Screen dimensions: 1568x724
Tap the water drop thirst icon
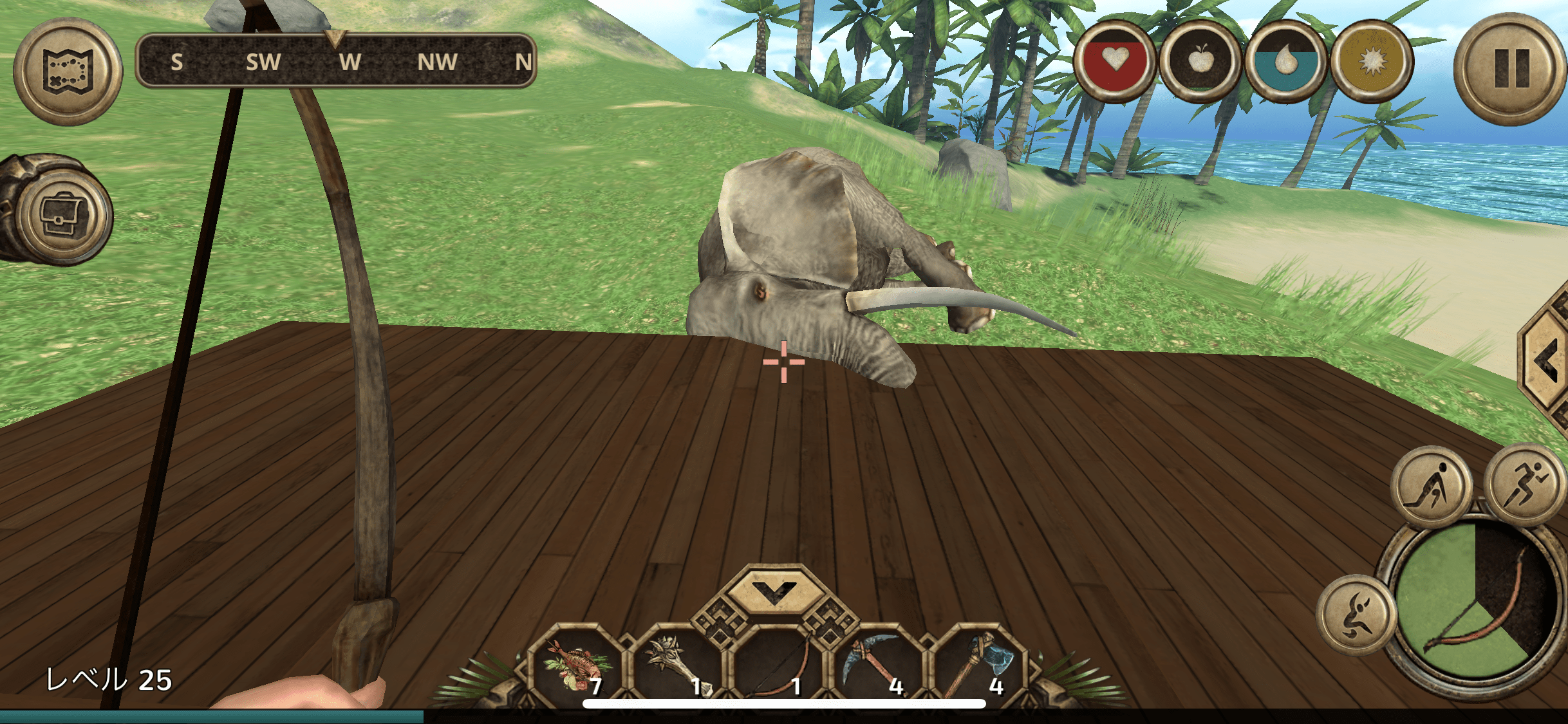click(x=1285, y=62)
